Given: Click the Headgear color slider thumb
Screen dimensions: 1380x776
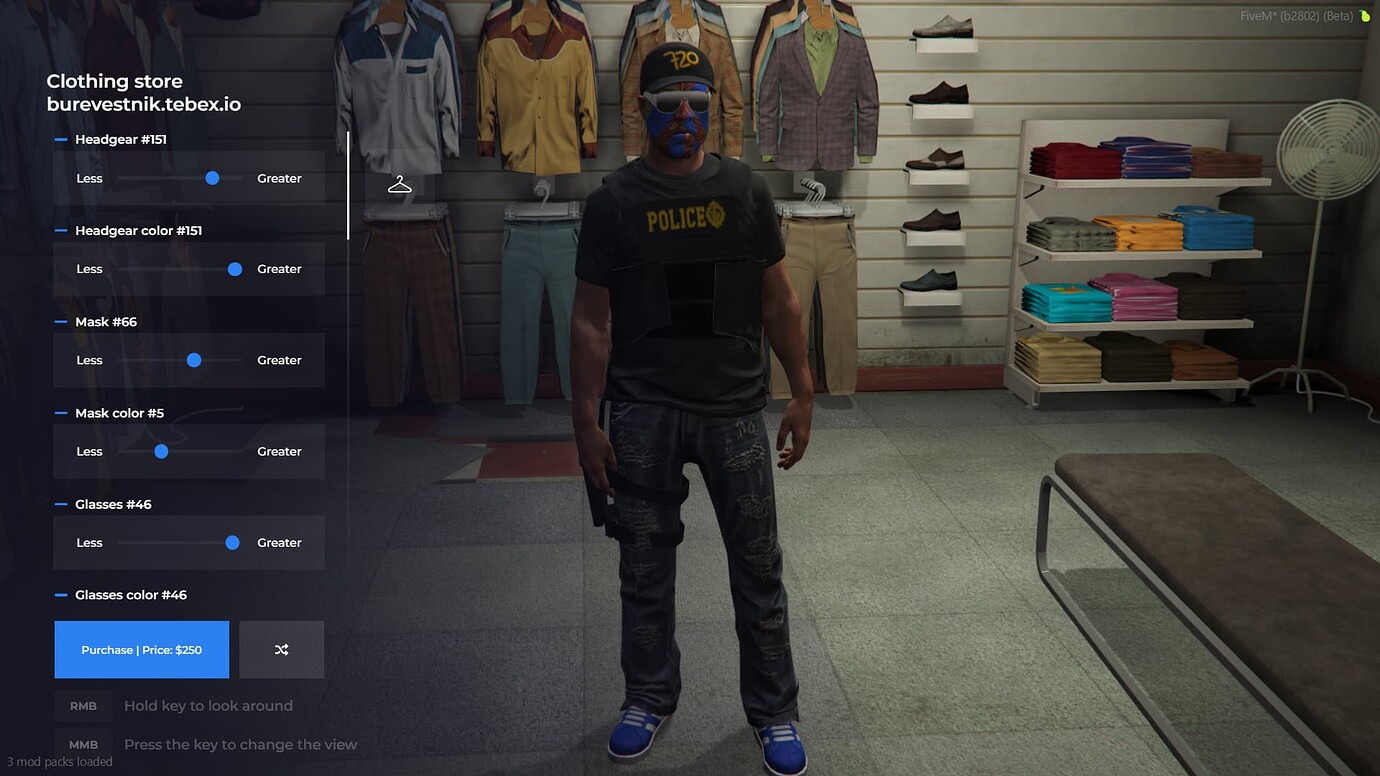Looking at the screenshot, I should pyautogui.click(x=234, y=268).
